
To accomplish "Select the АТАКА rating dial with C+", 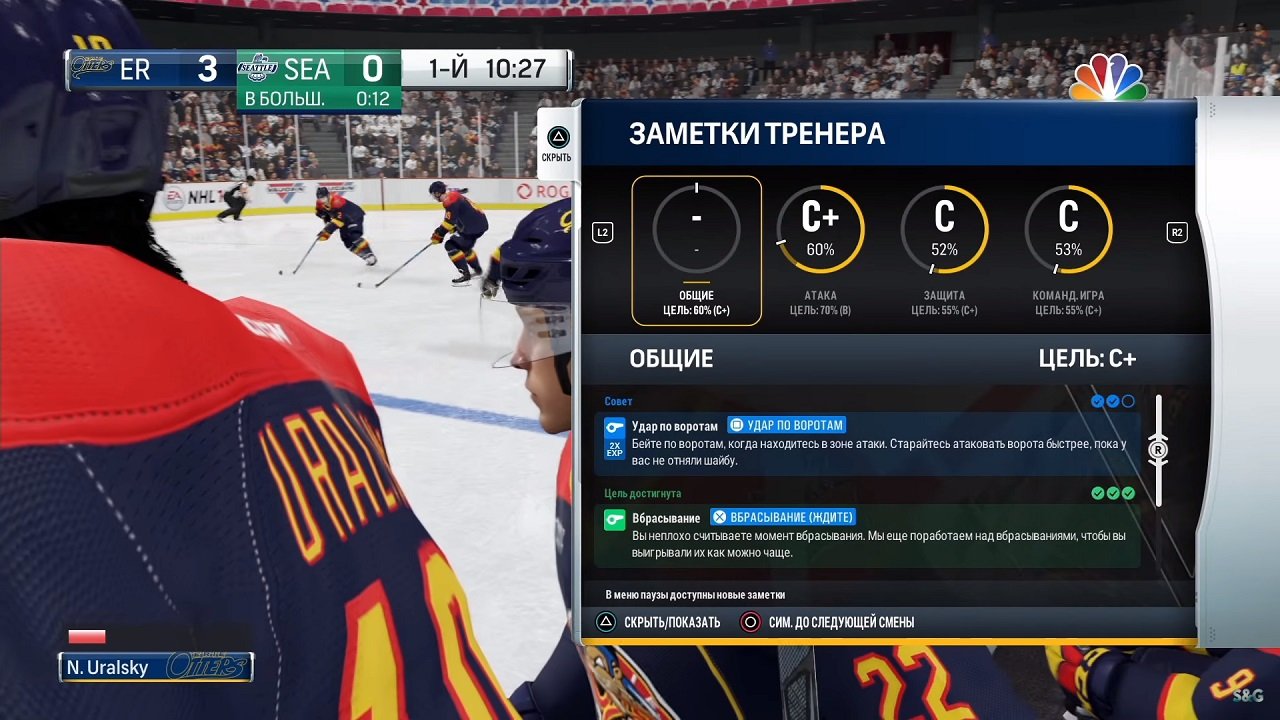I will click(821, 229).
